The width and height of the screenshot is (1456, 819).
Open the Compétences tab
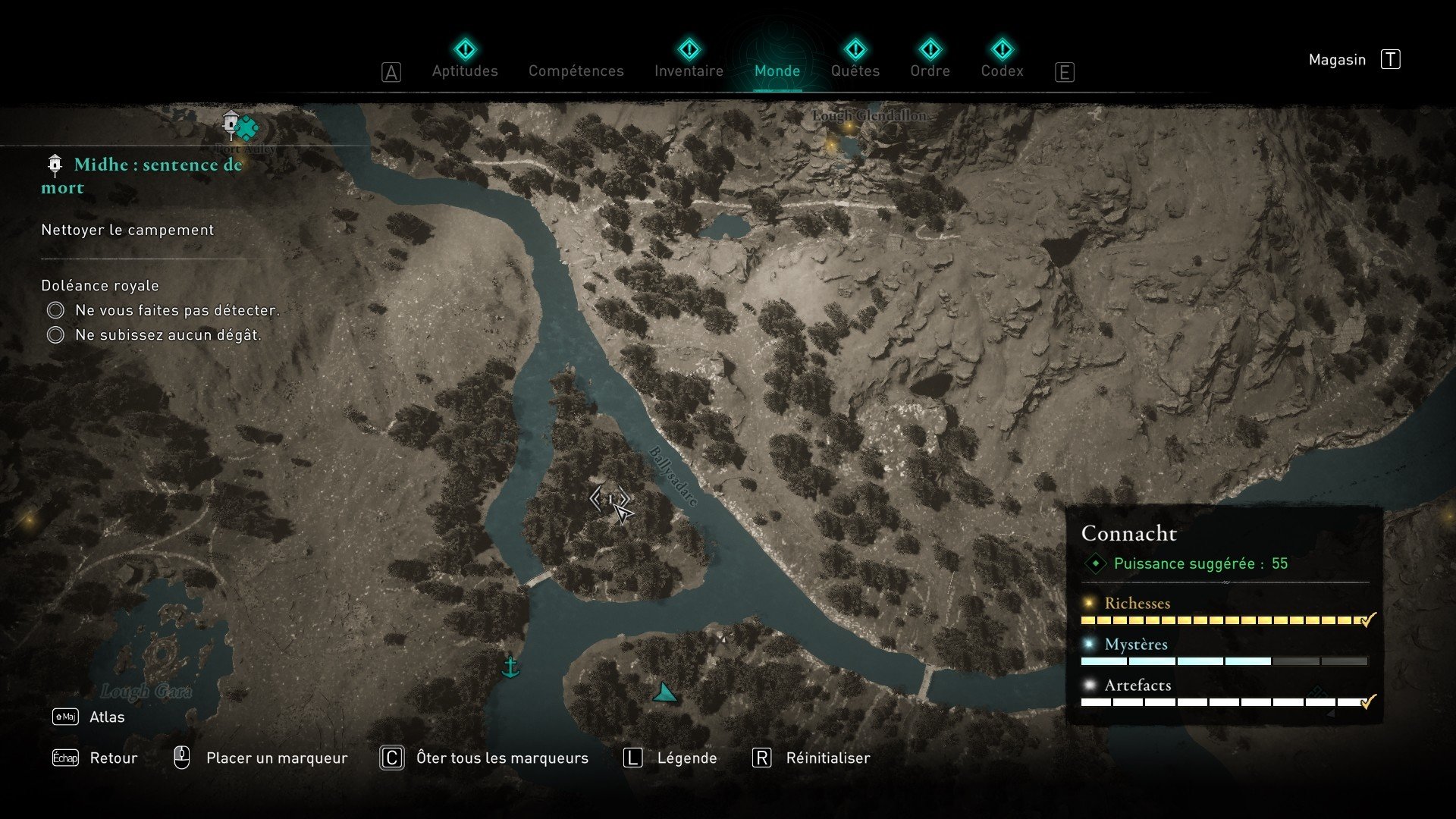pos(576,71)
